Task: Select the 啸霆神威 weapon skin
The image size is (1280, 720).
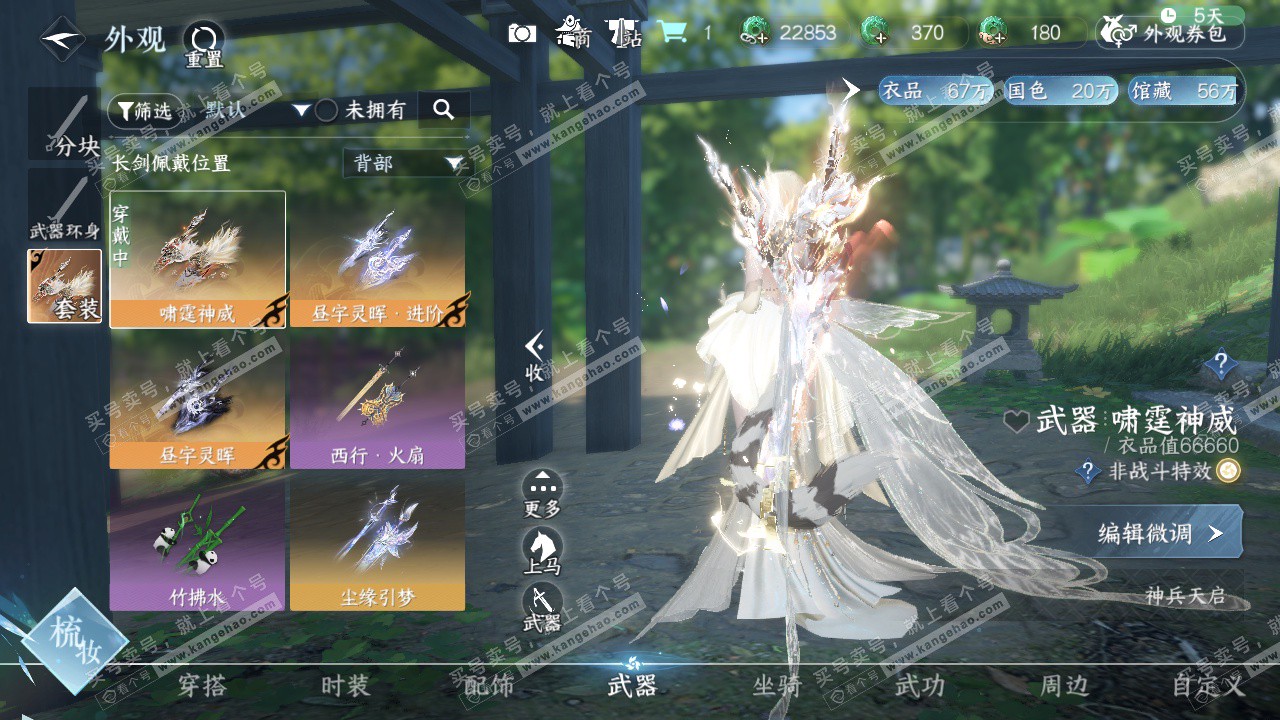Action: (x=197, y=259)
